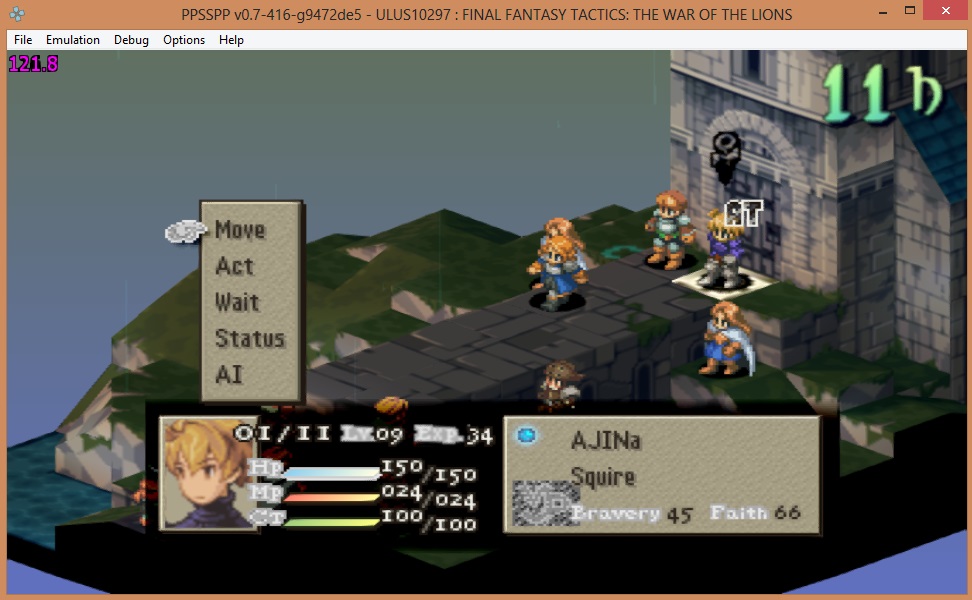
Task: Open the Emulation menu
Action: 73,40
